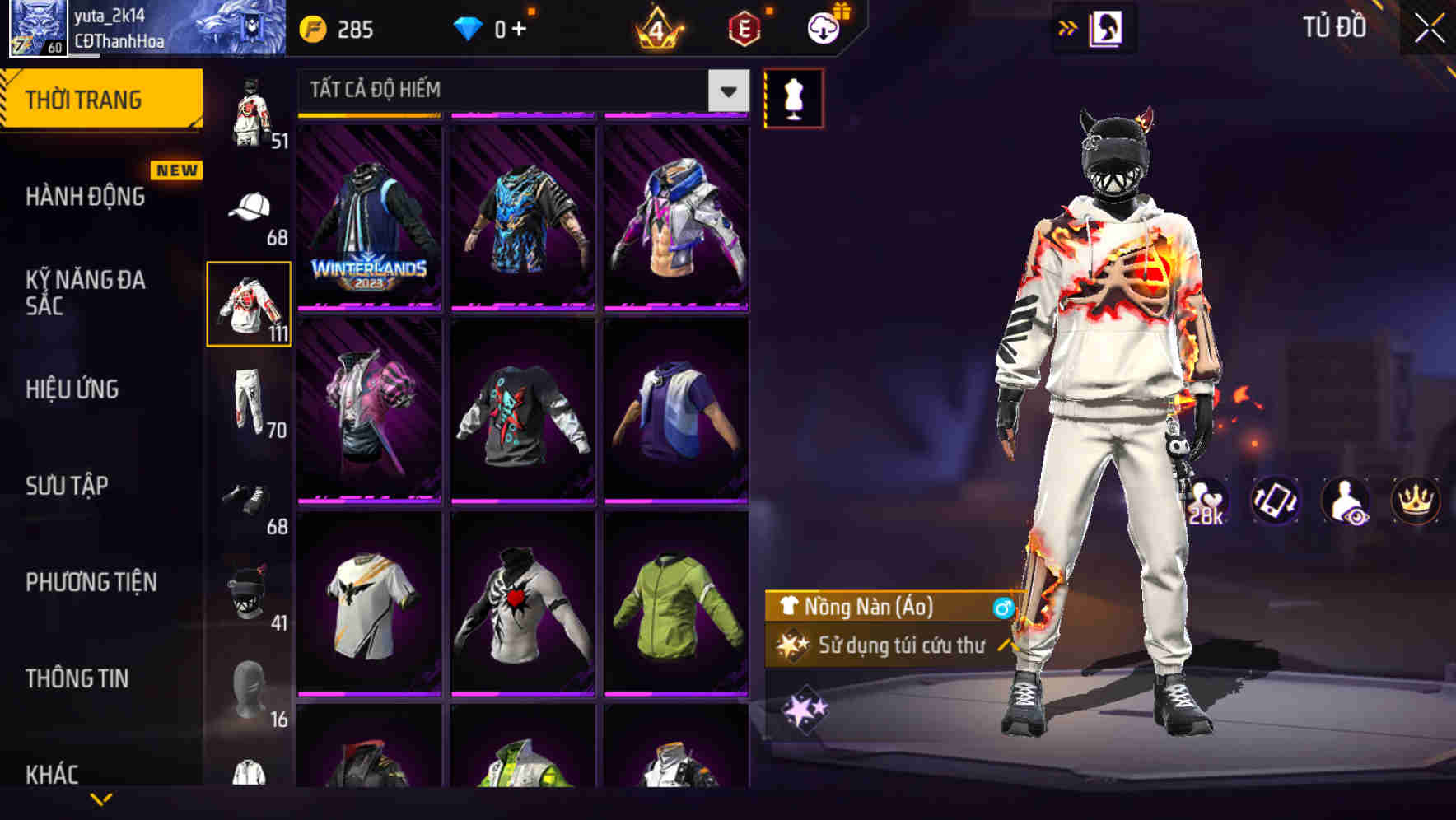Image resolution: width=1456 pixels, height=820 pixels.
Task: Open the TẤT CẢ ĐỘ HIẾM rarity dropdown
Action: pyautogui.click(x=519, y=89)
